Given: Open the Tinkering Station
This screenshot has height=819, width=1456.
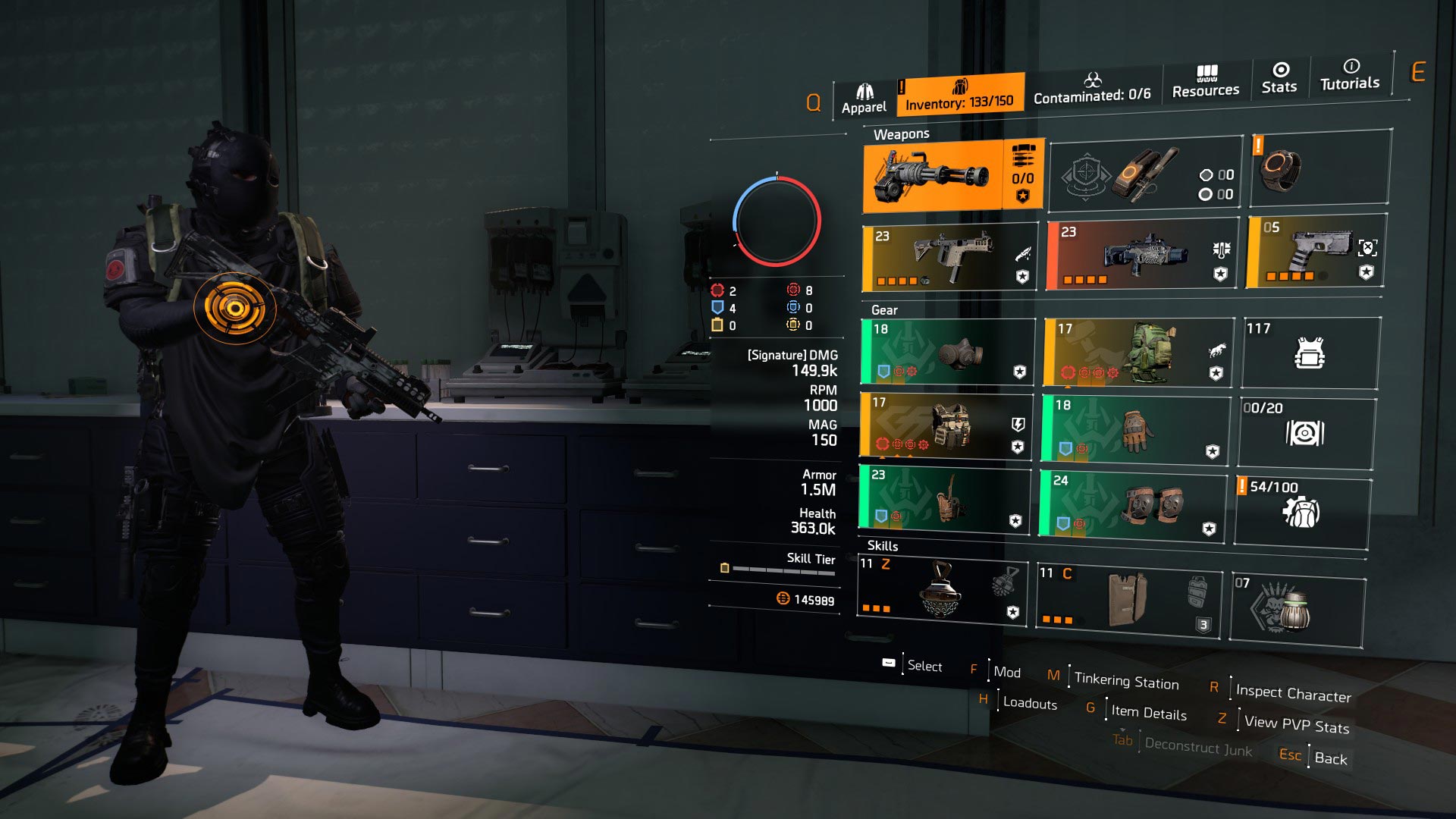Looking at the screenshot, I should [1125, 681].
